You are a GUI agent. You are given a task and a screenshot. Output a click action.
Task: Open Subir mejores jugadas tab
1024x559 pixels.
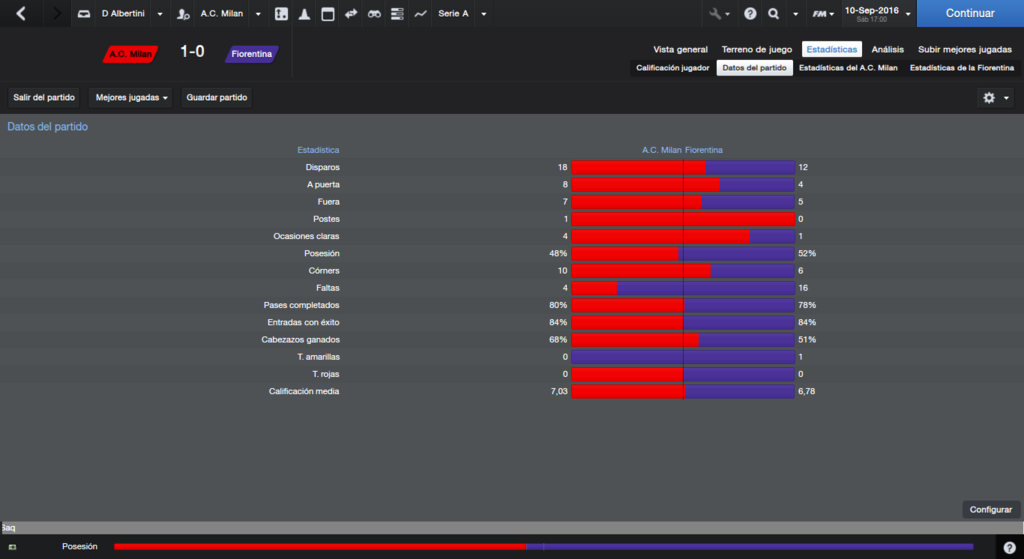click(x=964, y=49)
